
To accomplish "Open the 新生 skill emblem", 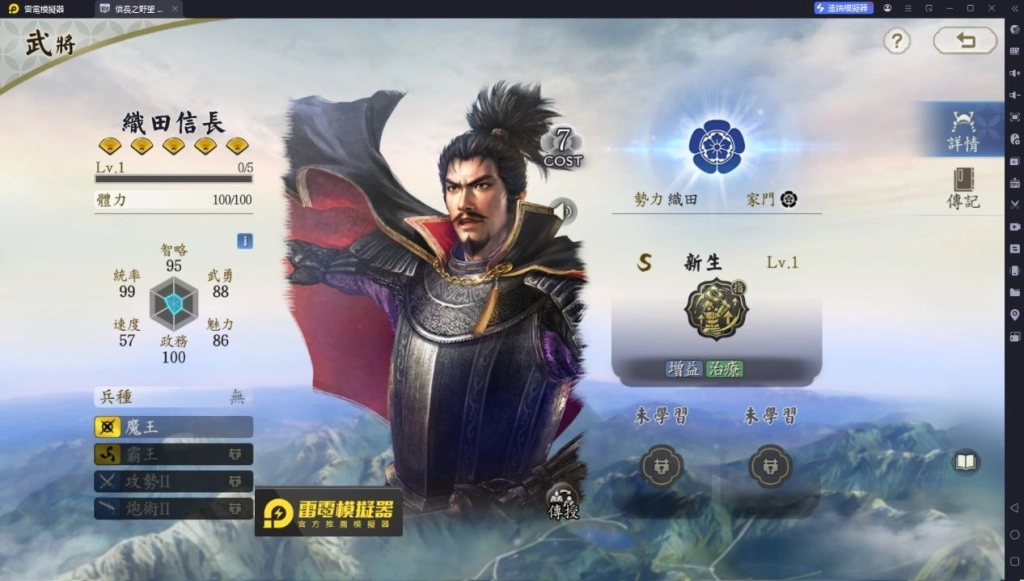I will (716, 309).
